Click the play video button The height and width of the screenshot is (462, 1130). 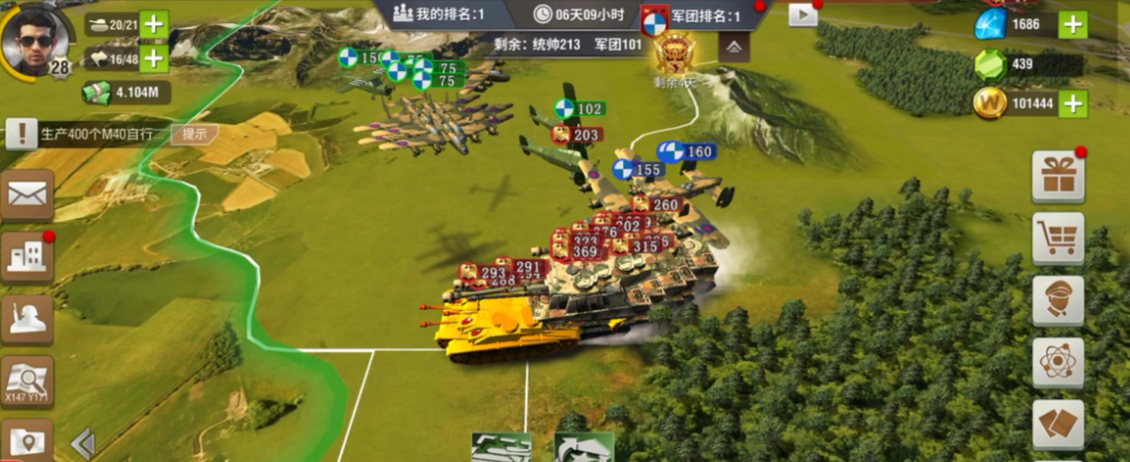click(802, 14)
